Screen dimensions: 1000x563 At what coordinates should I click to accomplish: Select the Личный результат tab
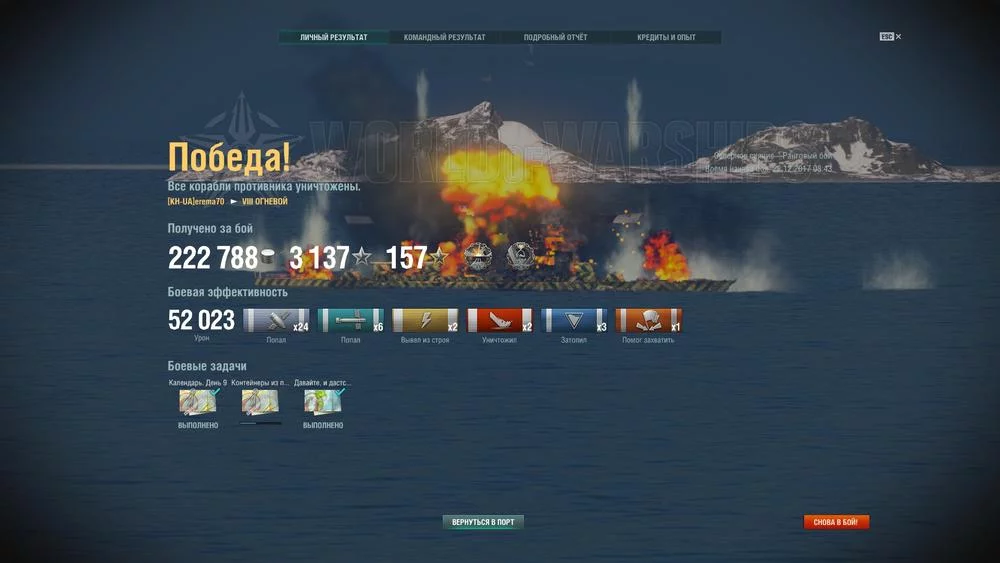click(333, 38)
